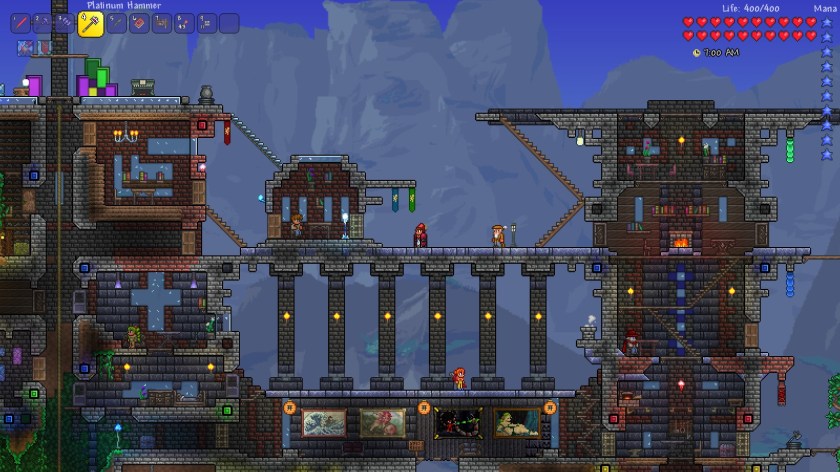Choose the stacked item in hotbar slot 9
The width and height of the screenshot is (840, 472).
207,23
